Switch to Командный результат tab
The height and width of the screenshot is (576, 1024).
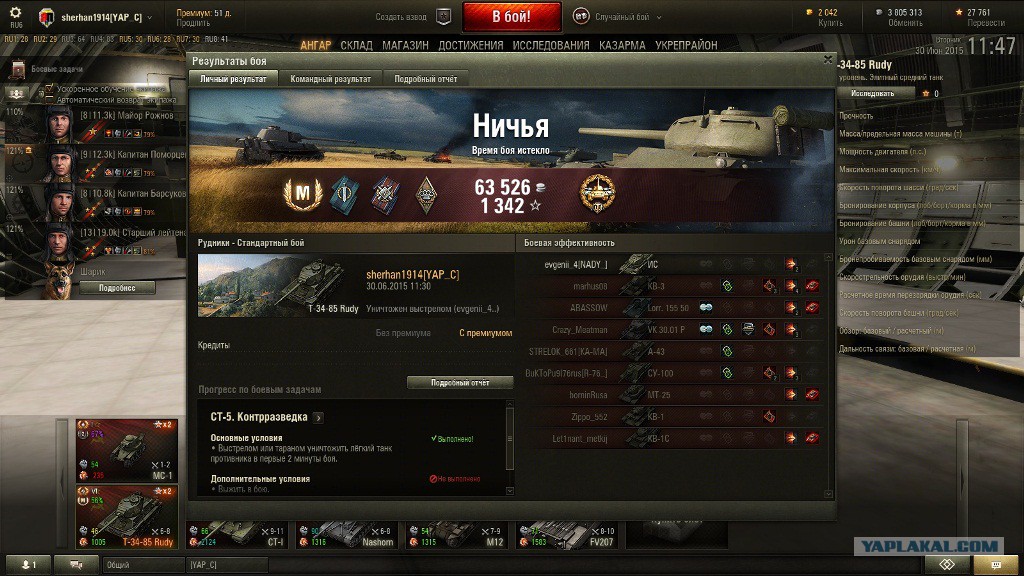(x=330, y=79)
